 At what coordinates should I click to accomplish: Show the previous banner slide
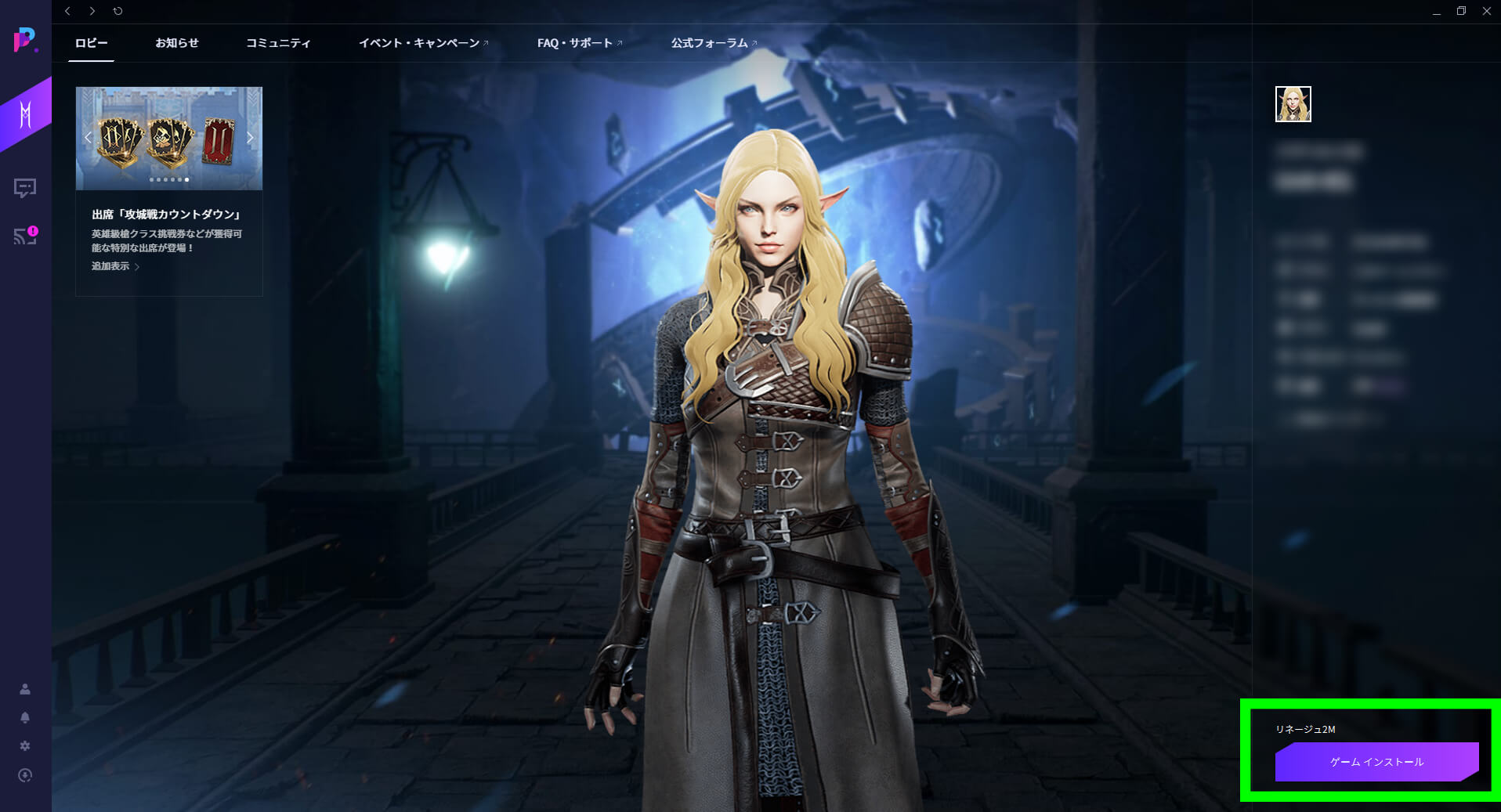(88, 138)
